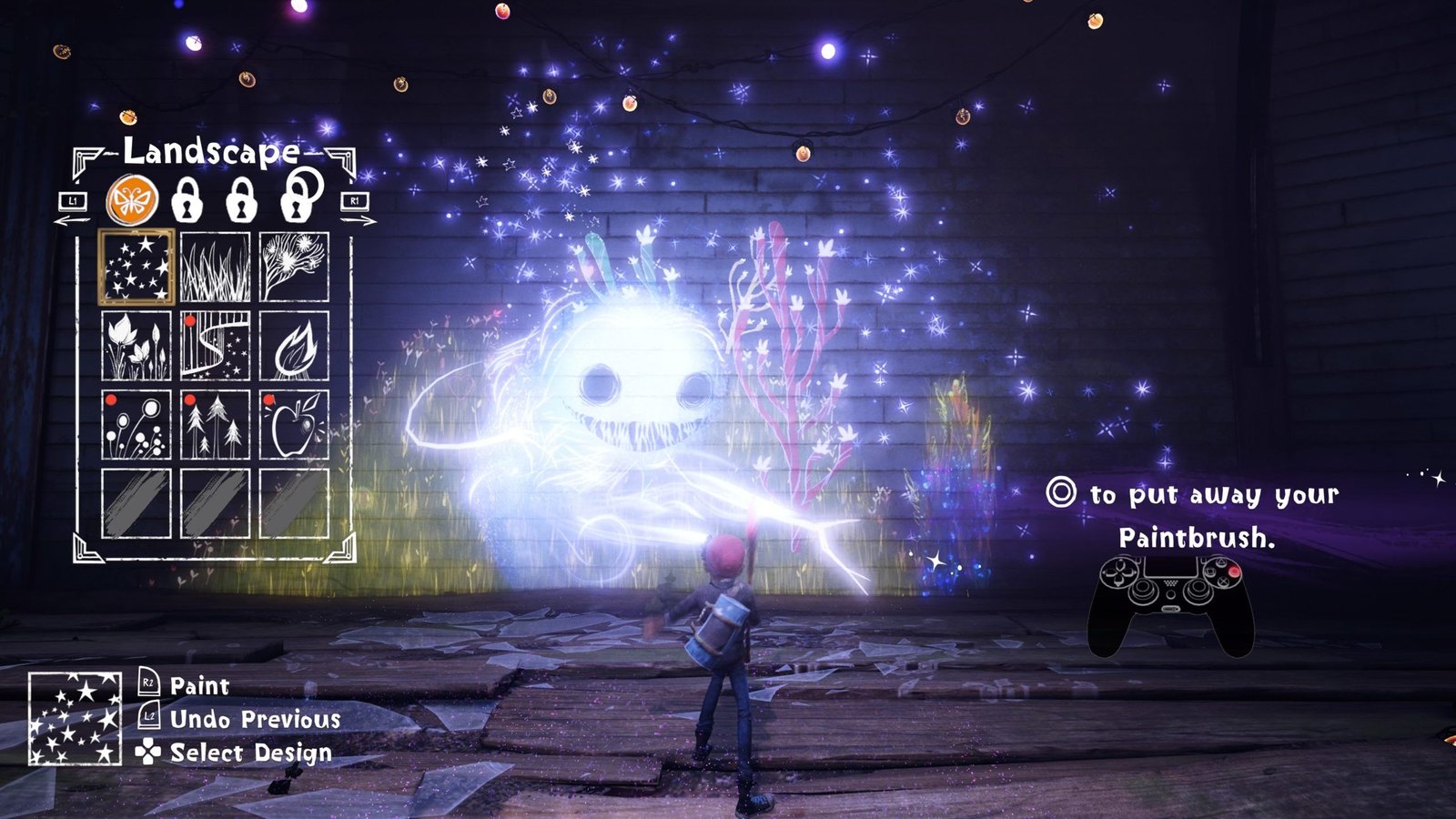Choose the stars design in the Landscape grid
Image resolution: width=1456 pixels, height=819 pixels.
coord(136,267)
